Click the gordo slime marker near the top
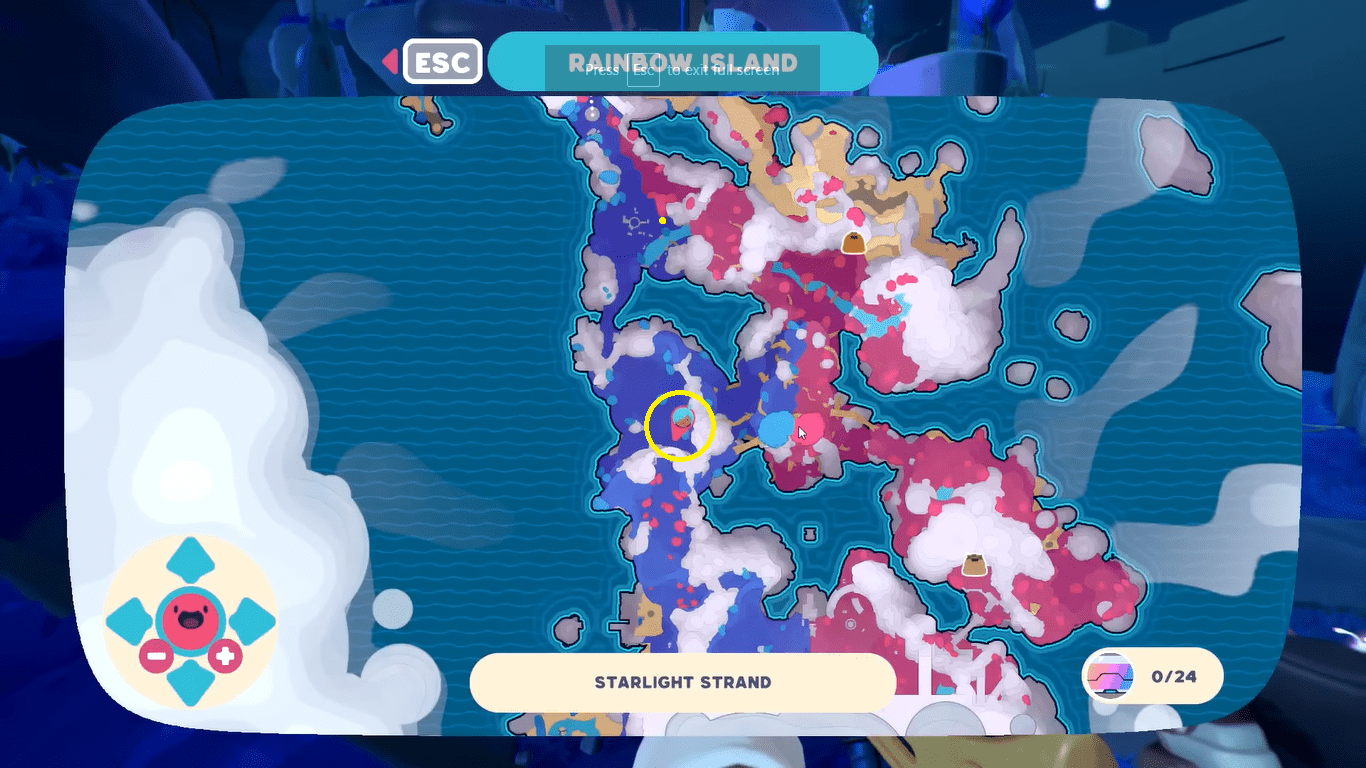Screen dimensions: 1366x768 [855, 240]
